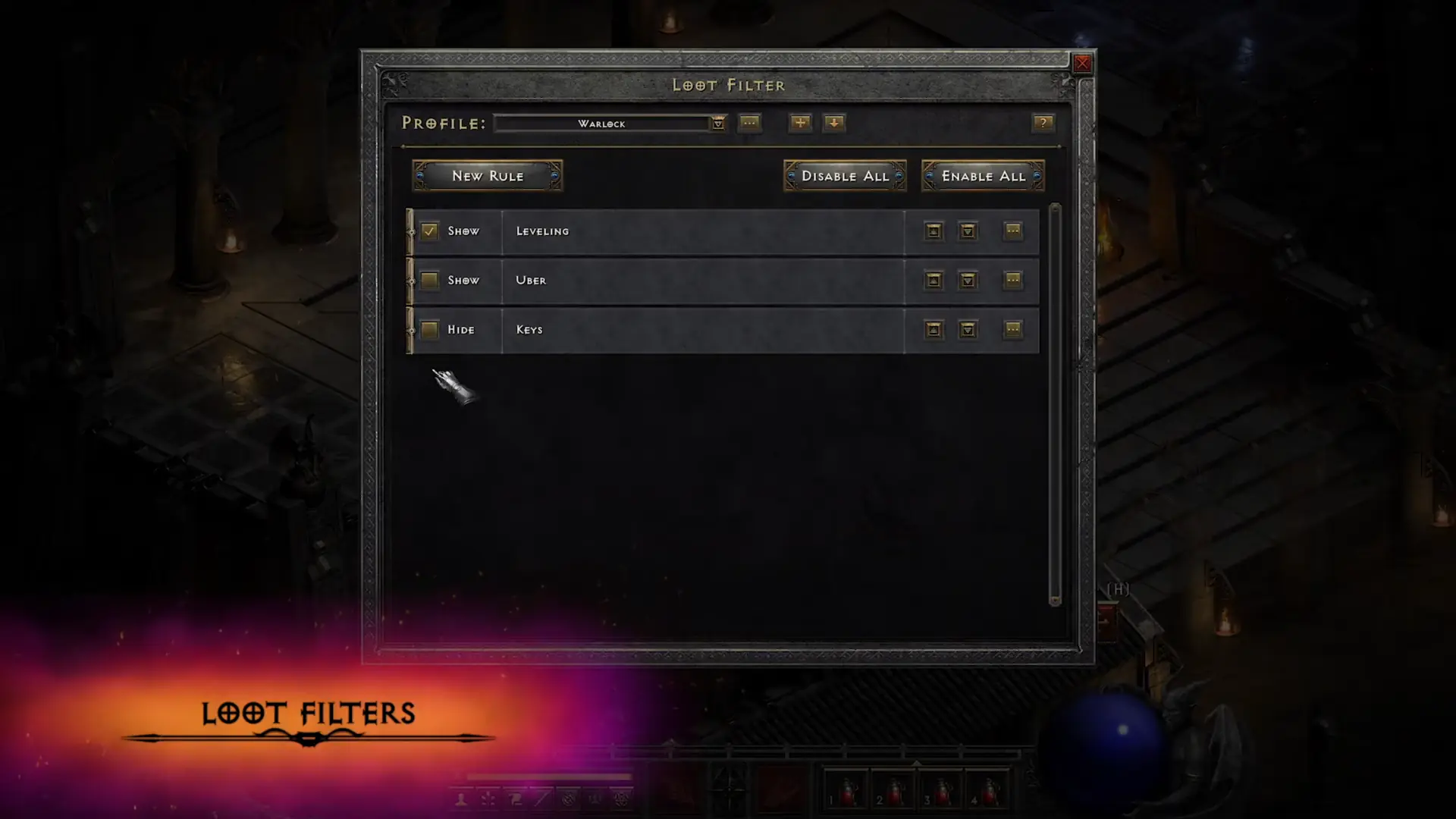Open the Warlock profile dropdown
This screenshot has width=1456, height=819.
(x=717, y=123)
